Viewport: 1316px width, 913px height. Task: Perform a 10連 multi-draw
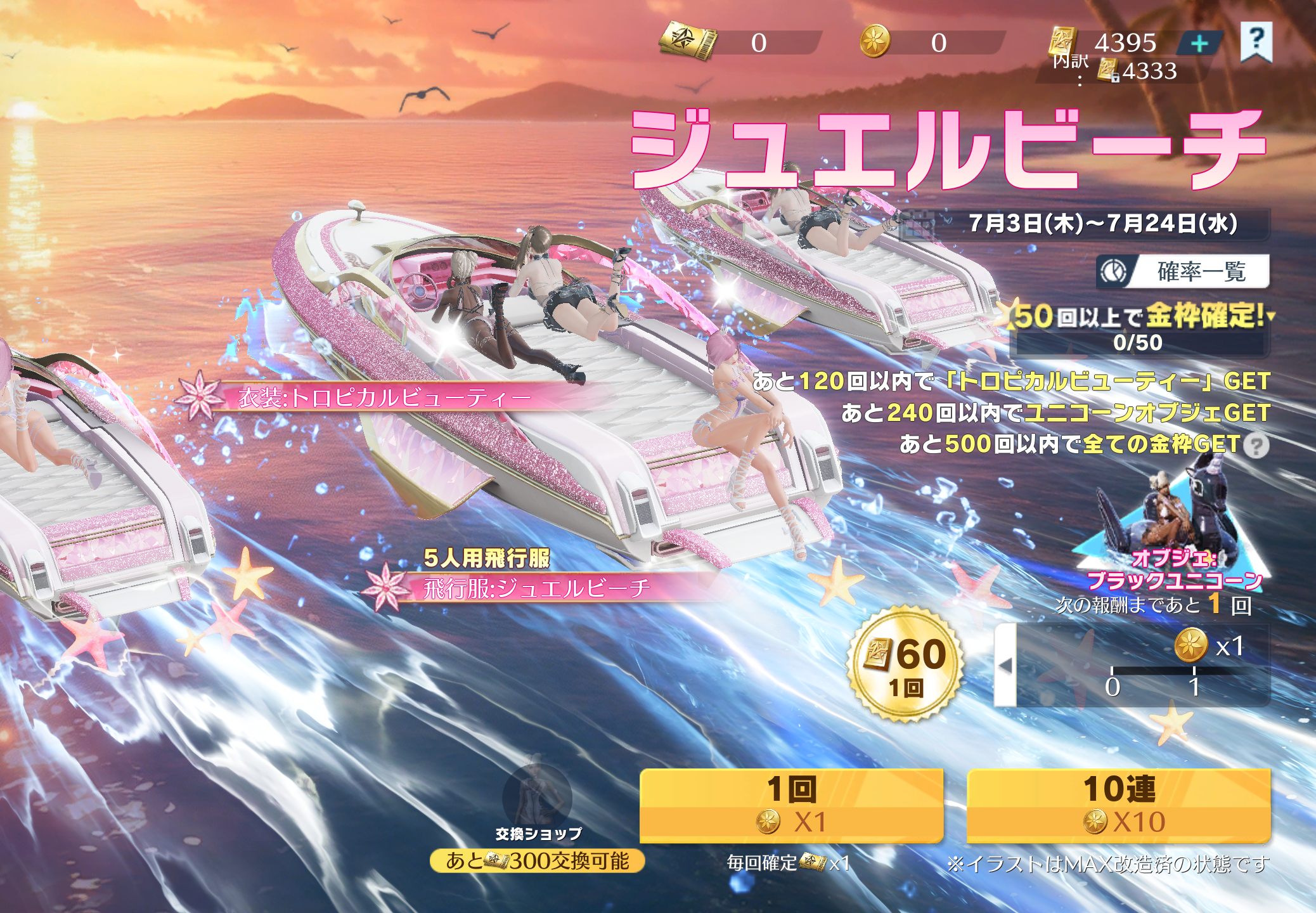point(1119,805)
